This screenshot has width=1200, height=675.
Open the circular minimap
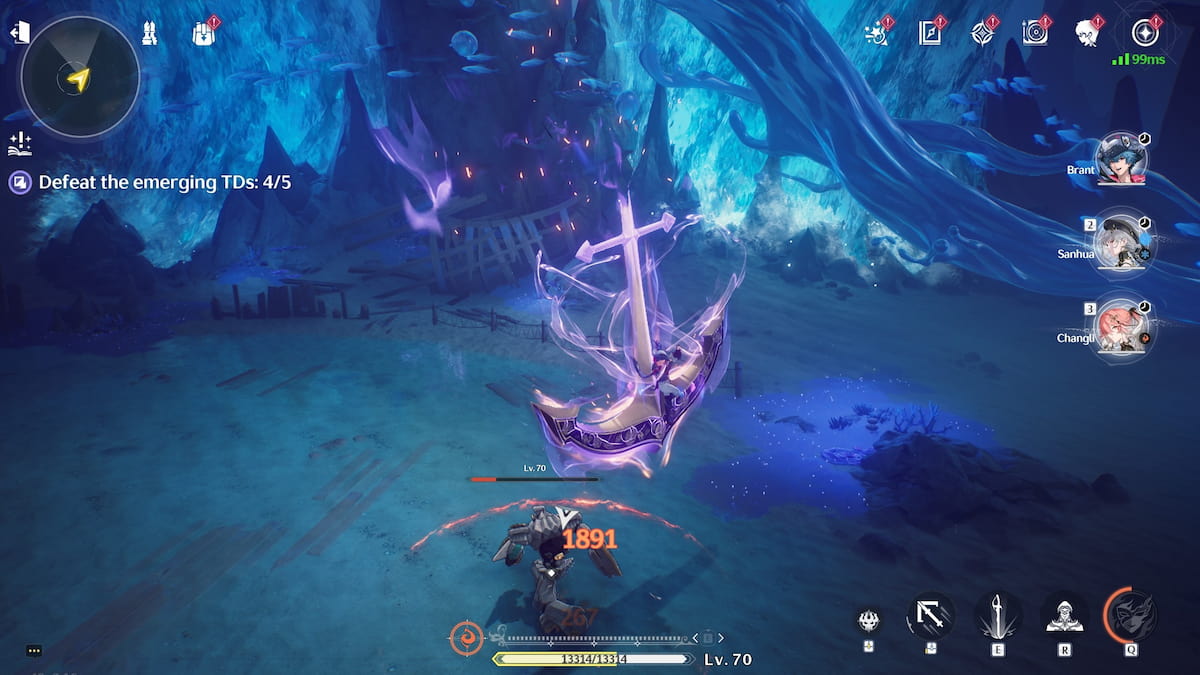(x=80, y=79)
